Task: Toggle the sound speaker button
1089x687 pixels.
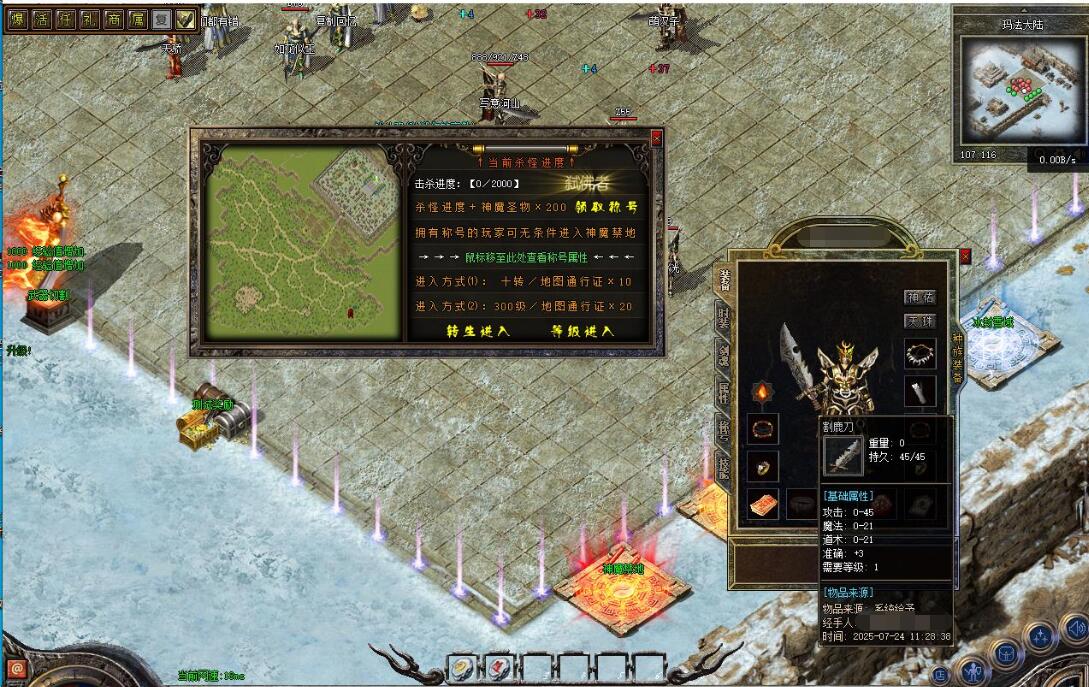Action: pyautogui.click(x=1075, y=629)
